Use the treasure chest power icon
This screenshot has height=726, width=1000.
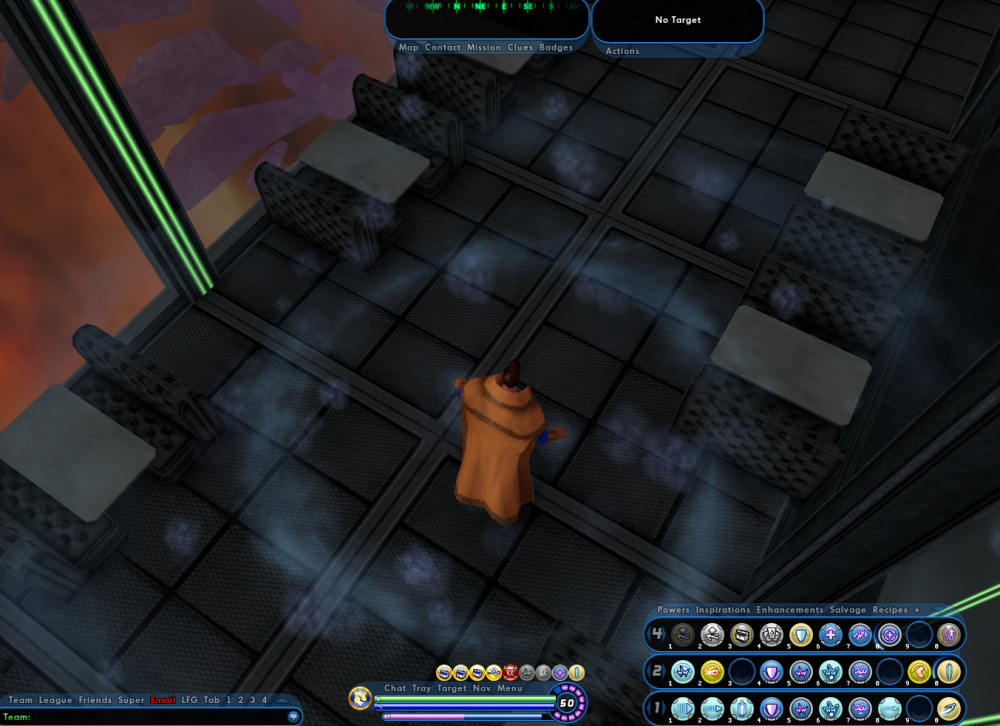pyautogui.click(x=741, y=634)
